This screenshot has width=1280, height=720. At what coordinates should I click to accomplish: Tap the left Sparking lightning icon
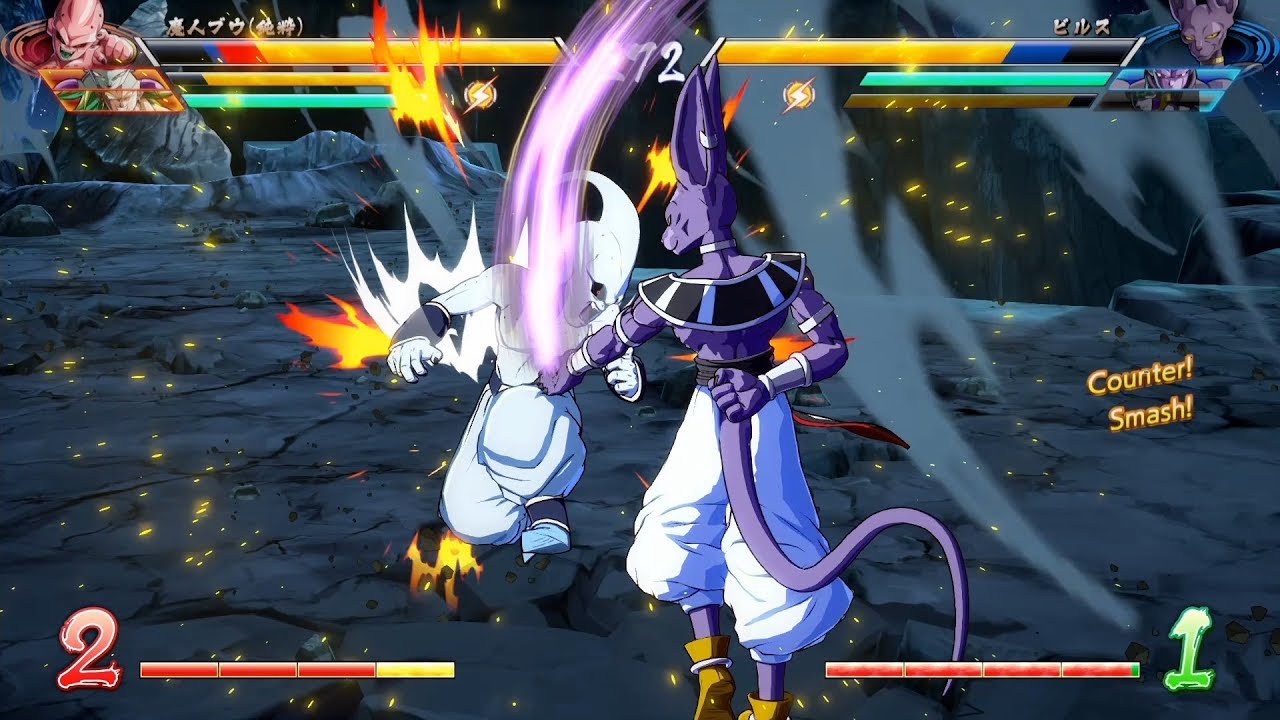coord(480,91)
